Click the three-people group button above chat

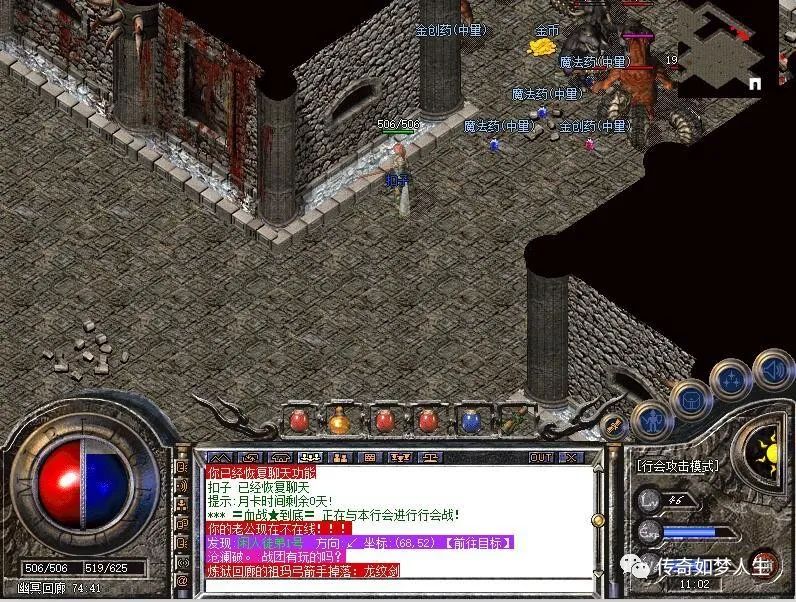(x=309, y=457)
